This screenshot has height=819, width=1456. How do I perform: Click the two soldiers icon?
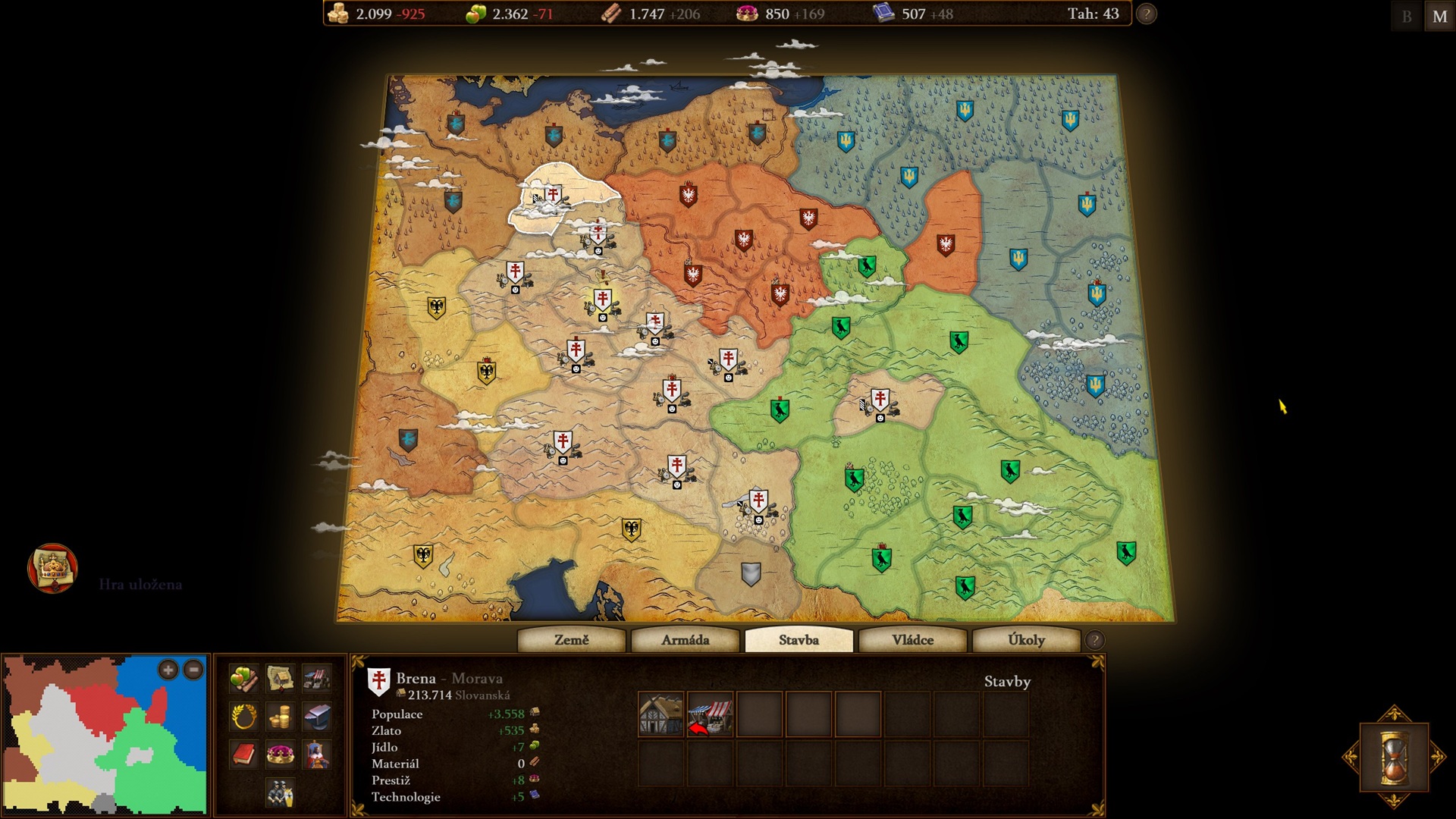coord(280,792)
